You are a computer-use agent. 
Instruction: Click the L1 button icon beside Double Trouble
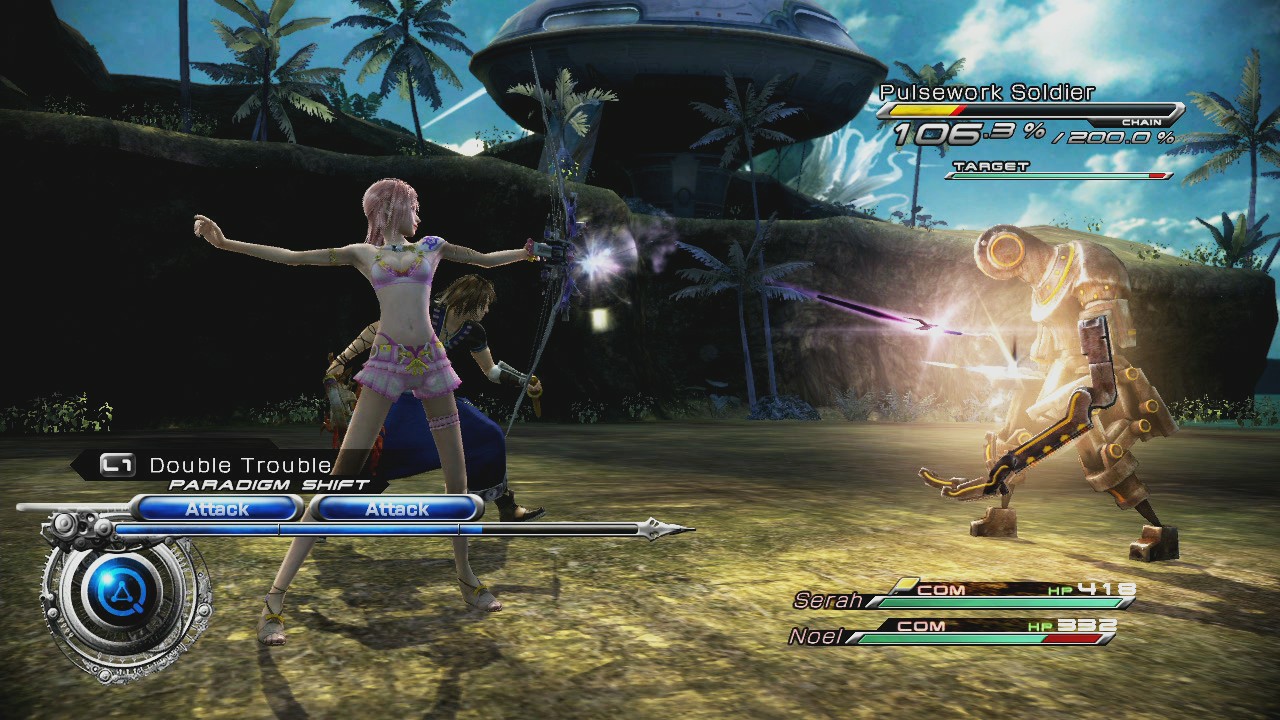(116, 464)
